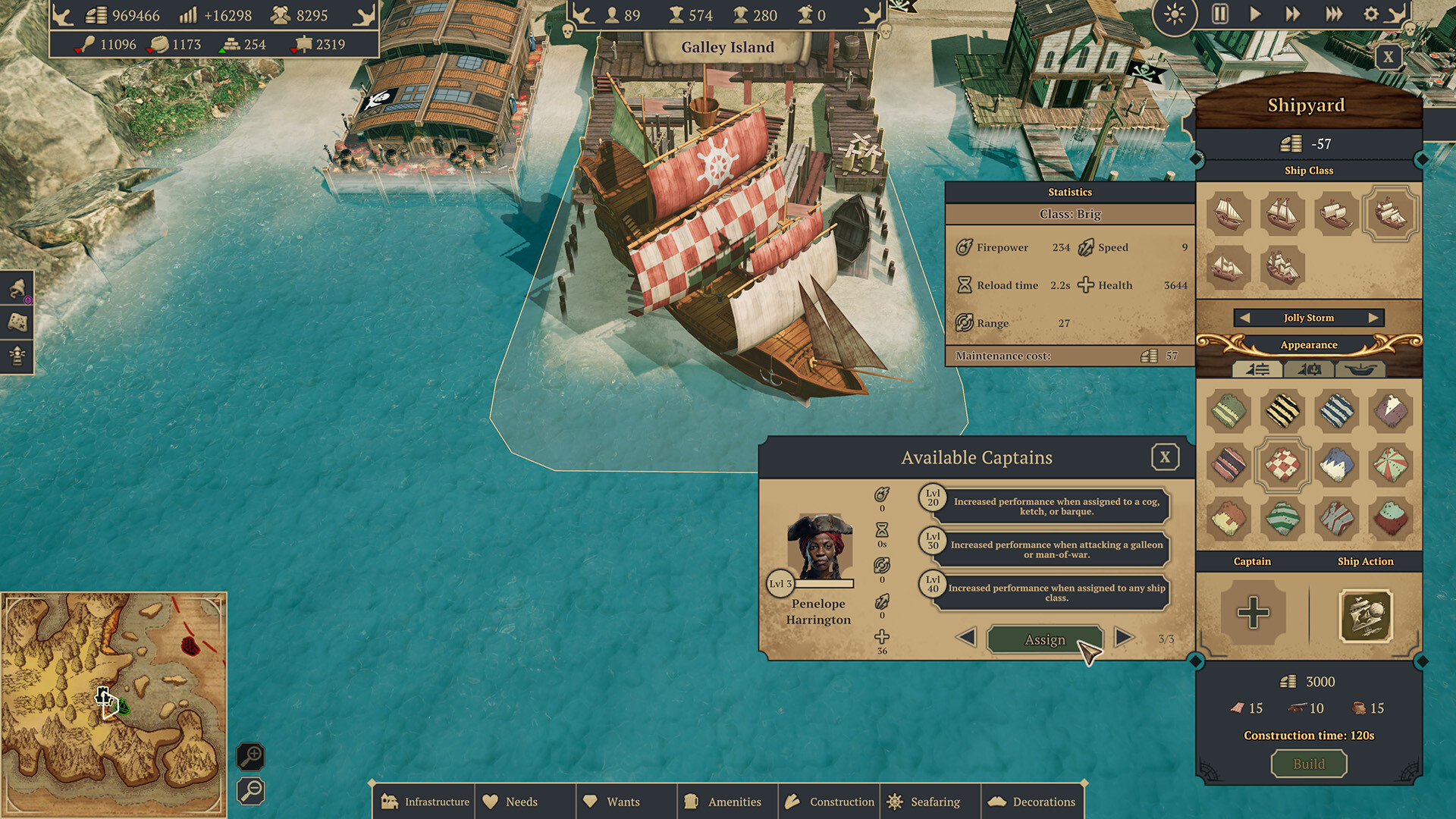Close the Available Captains window

(x=1166, y=457)
